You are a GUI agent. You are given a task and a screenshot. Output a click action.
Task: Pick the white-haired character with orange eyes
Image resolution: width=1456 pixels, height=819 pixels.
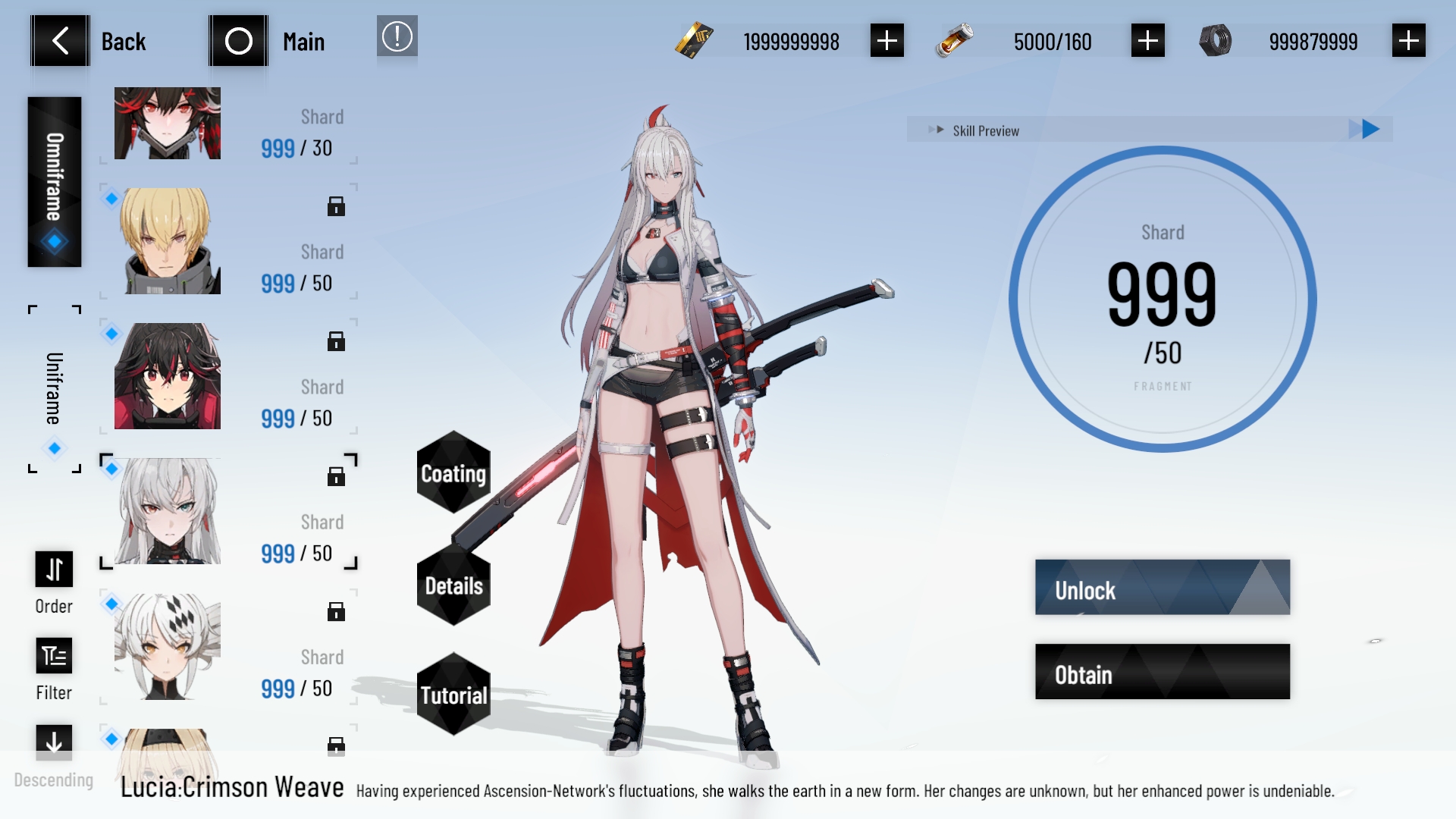(168, 646)
